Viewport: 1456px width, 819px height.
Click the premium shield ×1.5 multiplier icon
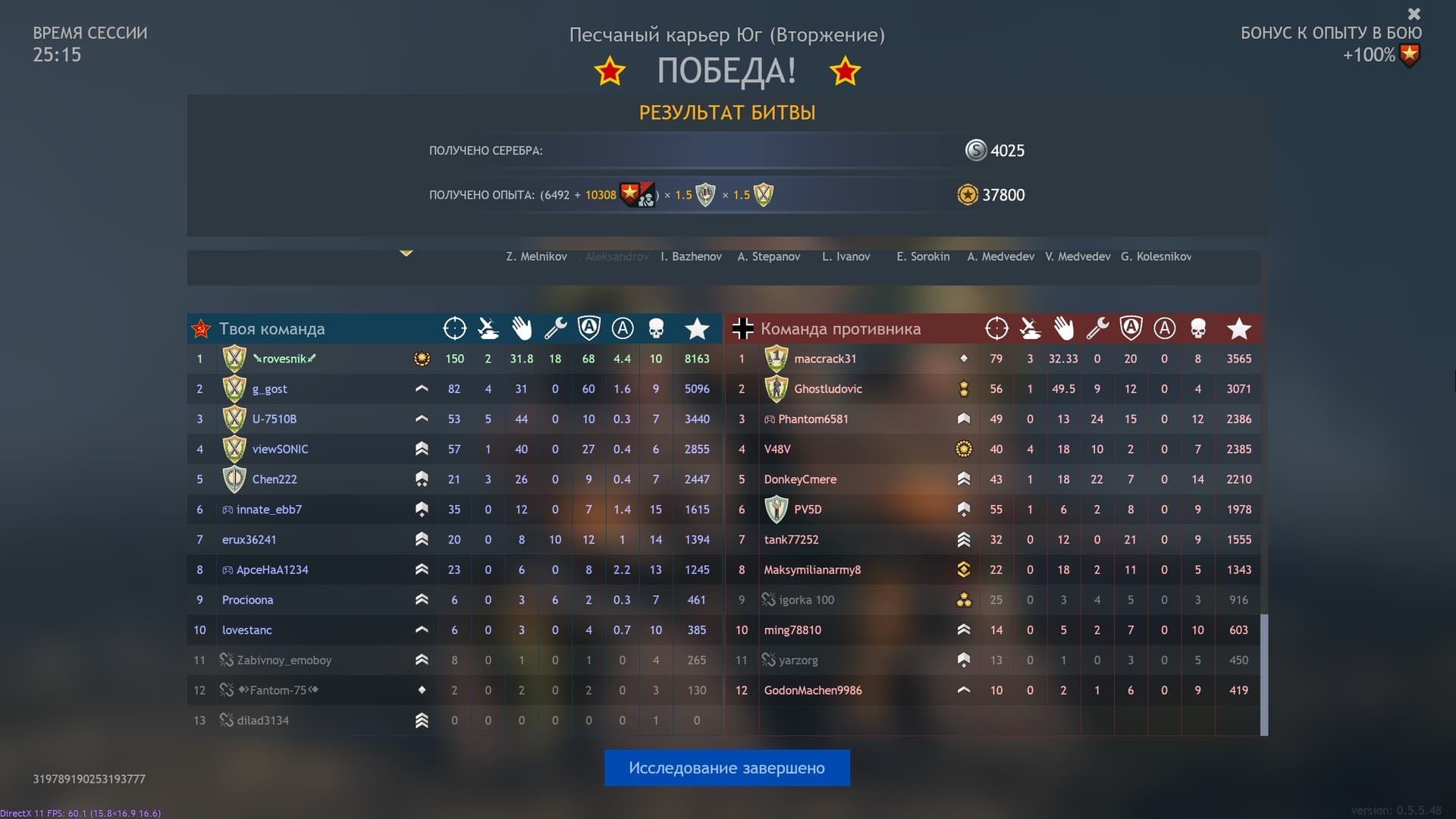click(x=705, y=195)
